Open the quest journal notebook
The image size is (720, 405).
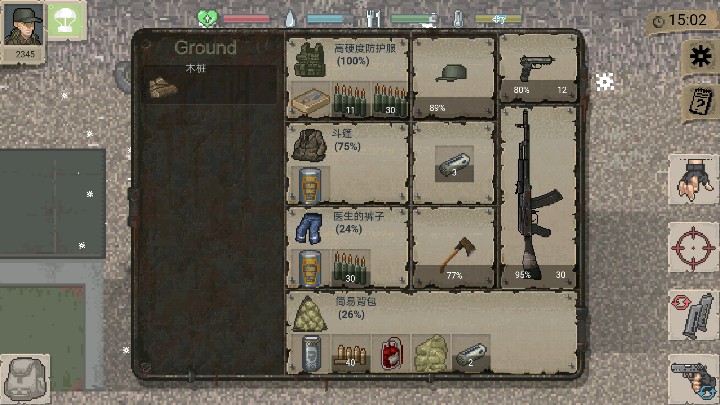coord(697,102)
